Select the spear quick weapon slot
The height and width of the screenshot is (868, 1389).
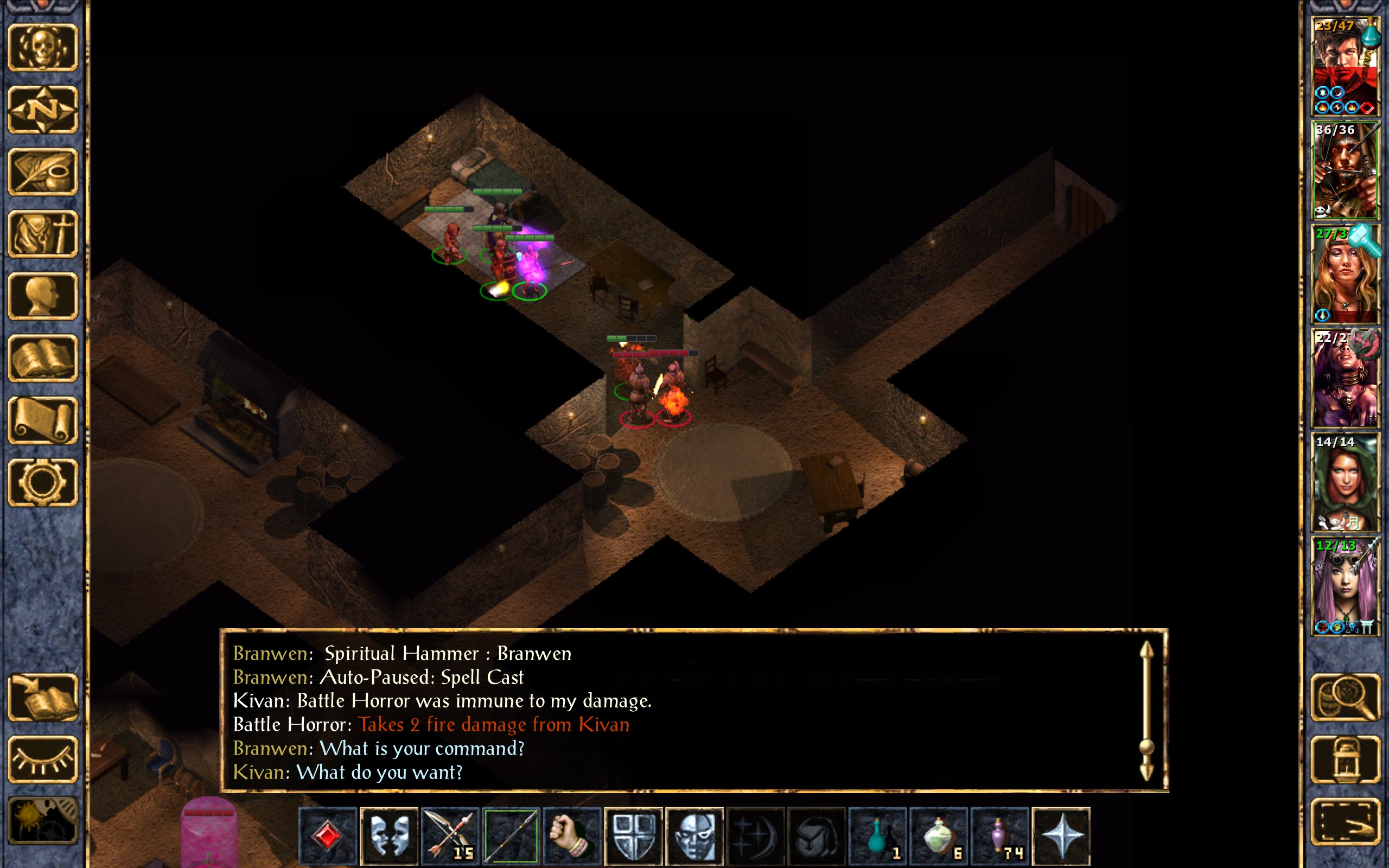pos(511,836)
